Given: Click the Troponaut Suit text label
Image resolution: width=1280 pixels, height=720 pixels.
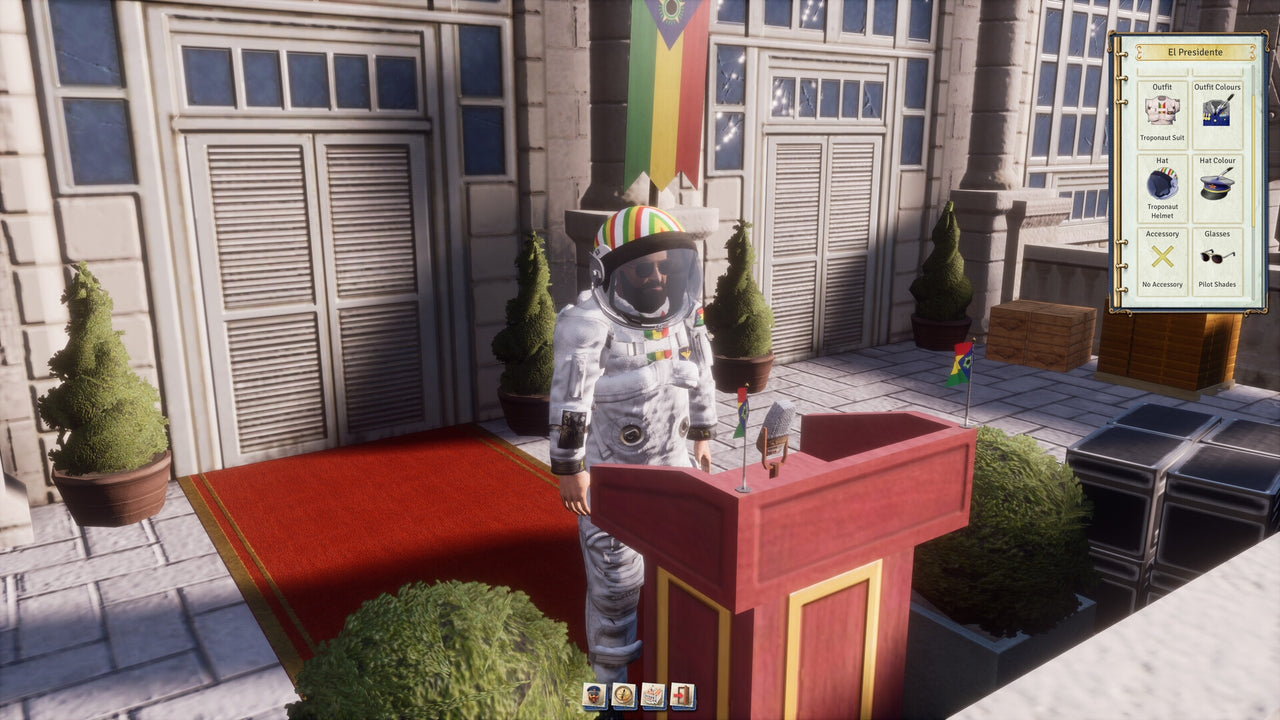Looking at the screenshot, I should coord(1162,137).
